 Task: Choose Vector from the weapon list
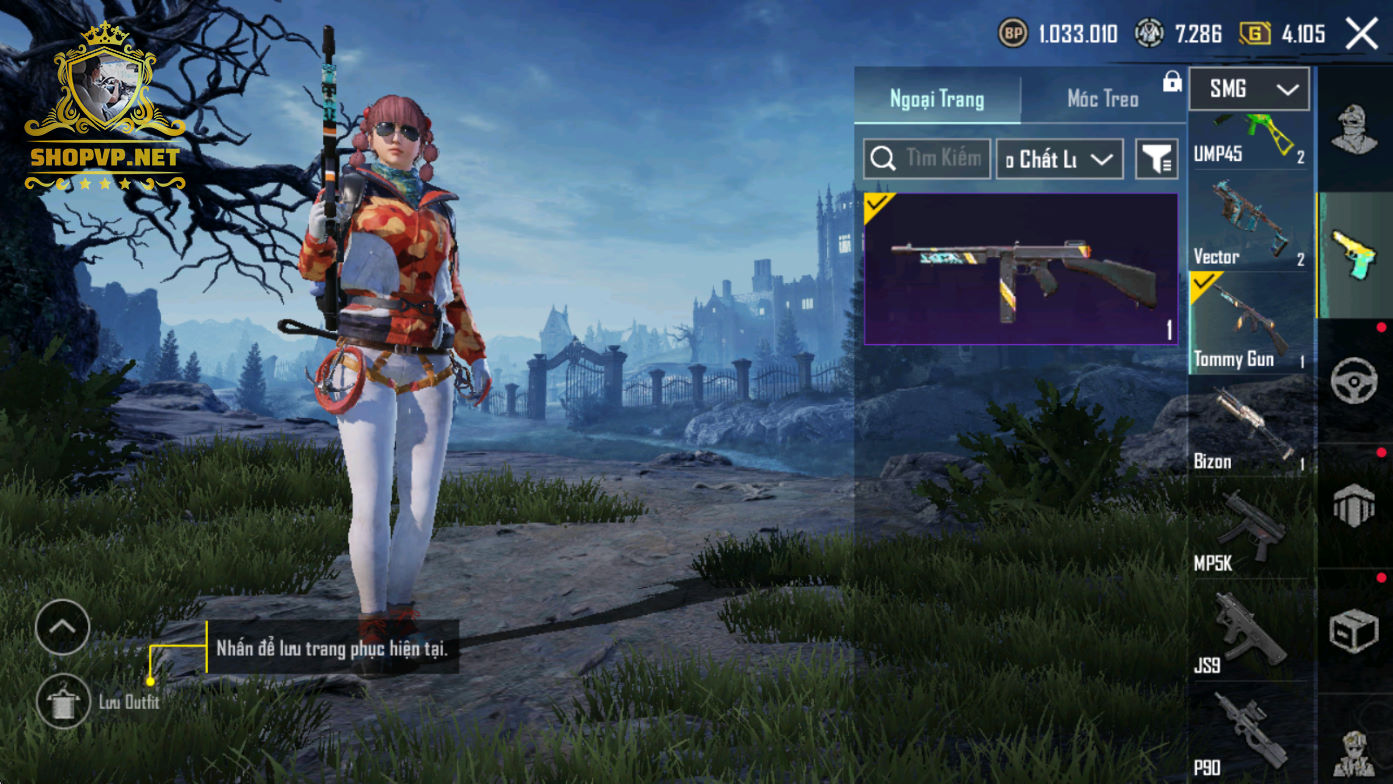(1249, 225)
